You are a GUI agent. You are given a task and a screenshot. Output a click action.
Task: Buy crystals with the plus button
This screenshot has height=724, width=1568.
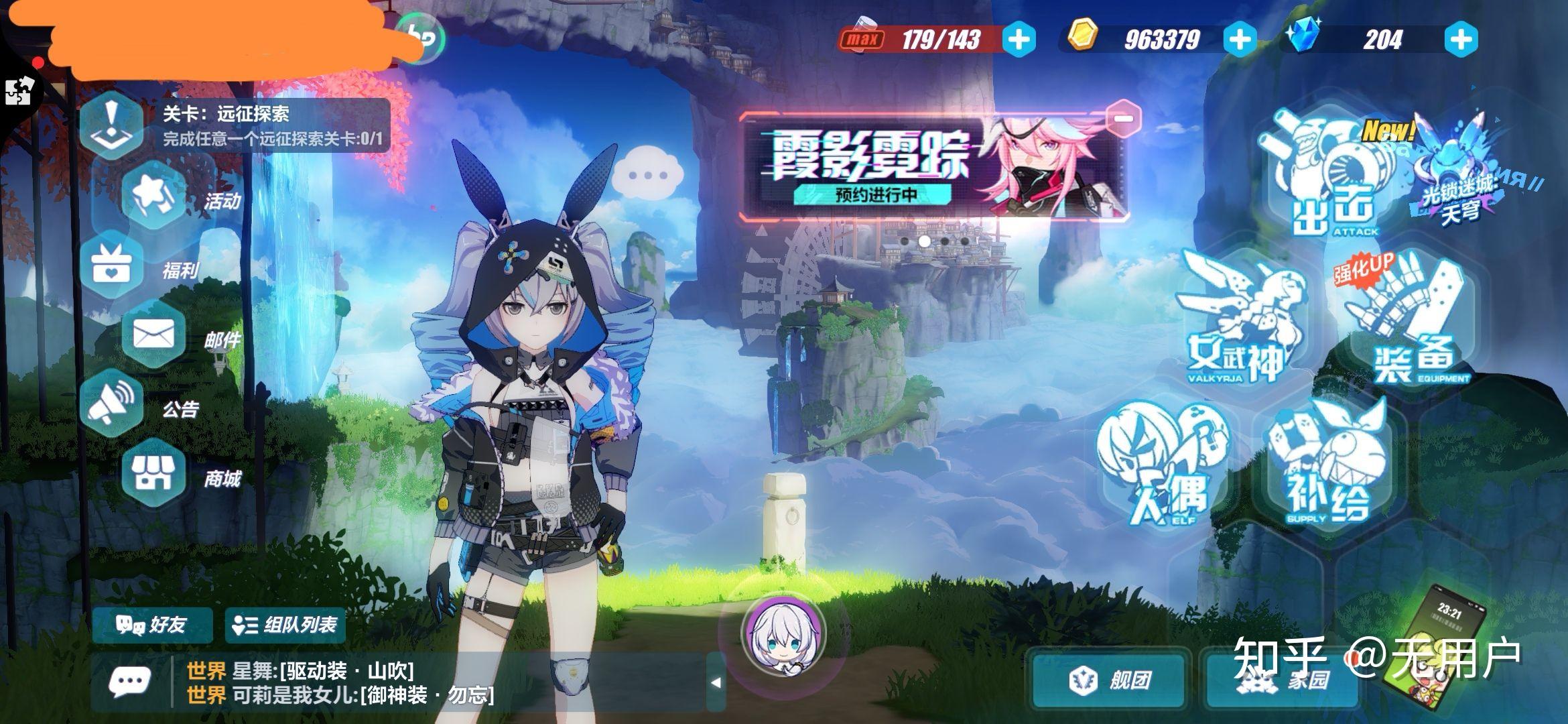1461,40
